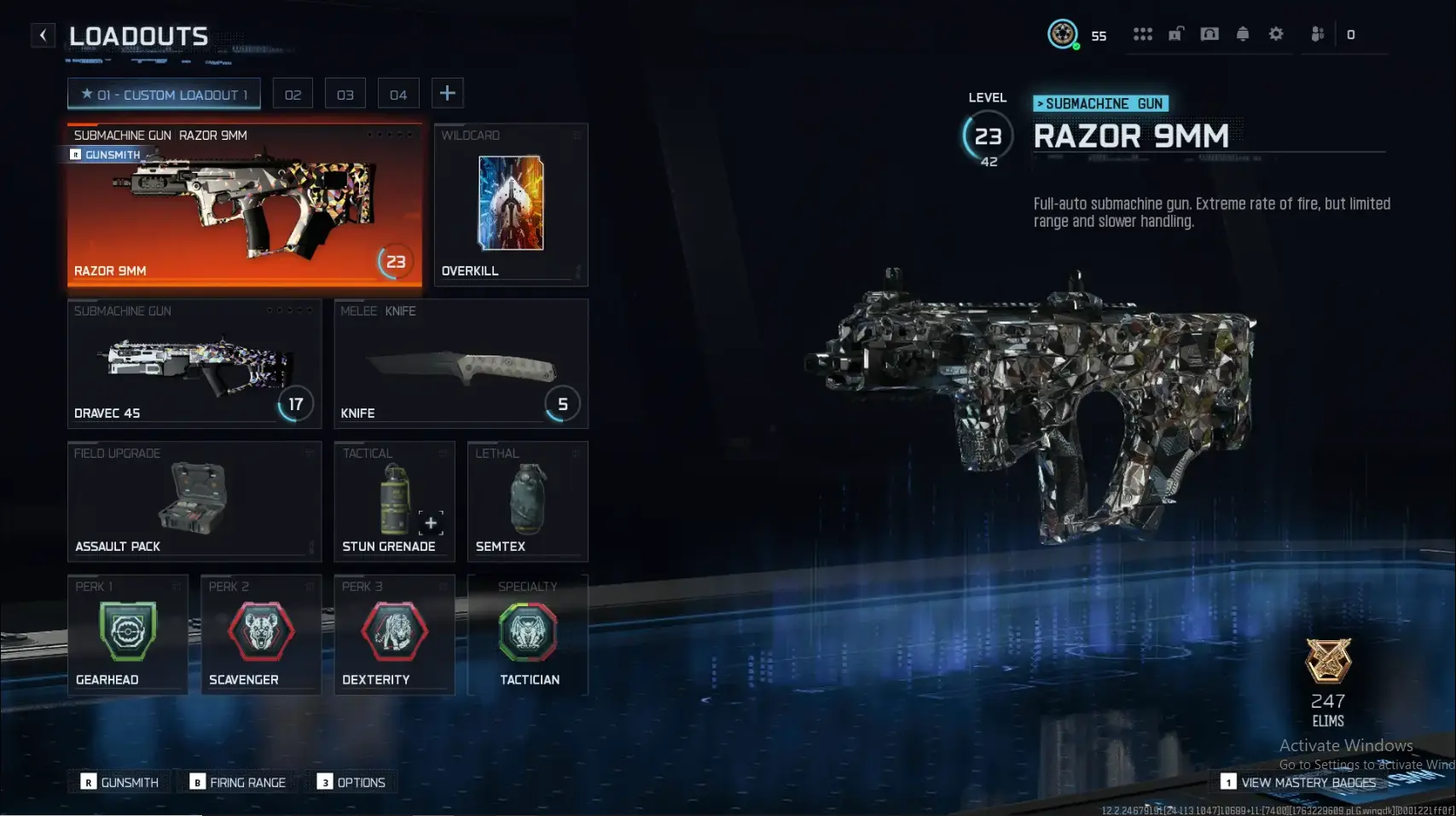Click the player emblem badge
The height and width of the screenshot is (816, 1456).
tap(1061, 34)
